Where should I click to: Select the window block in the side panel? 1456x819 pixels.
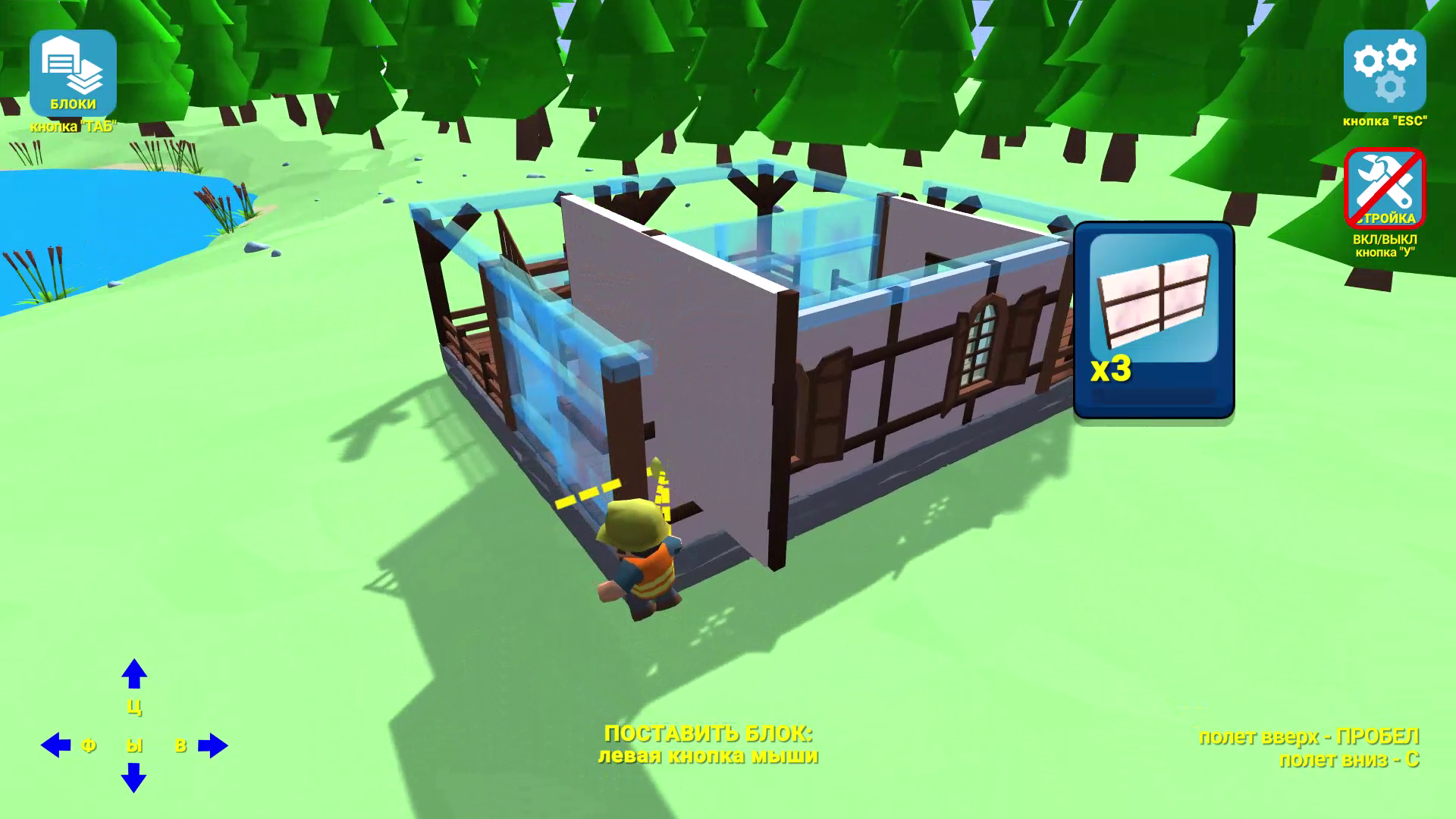point(1154,318)
